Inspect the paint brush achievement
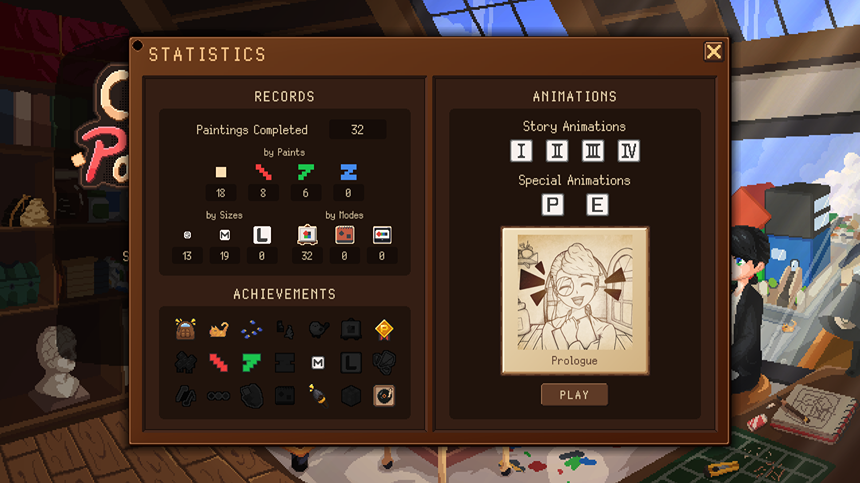The height and width of the screenshot is (483, 860). [317, 395]
